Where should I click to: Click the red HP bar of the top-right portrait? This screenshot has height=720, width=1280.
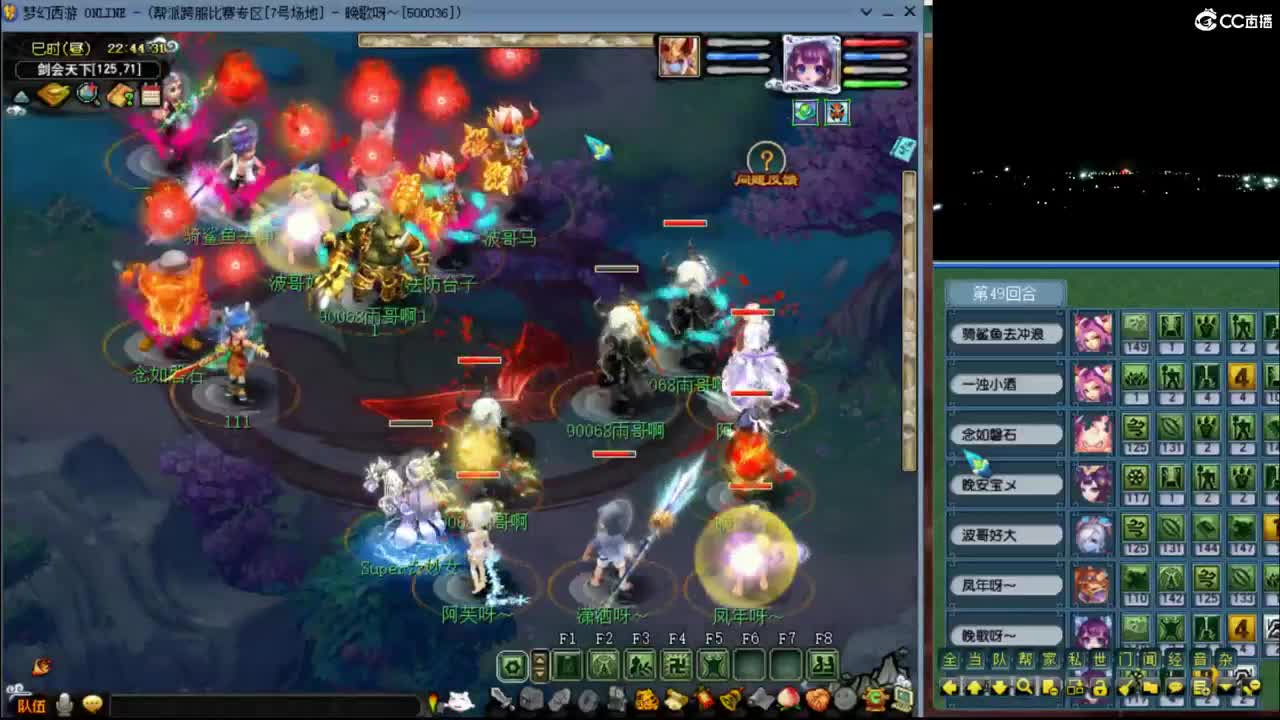tap(875, 43)
